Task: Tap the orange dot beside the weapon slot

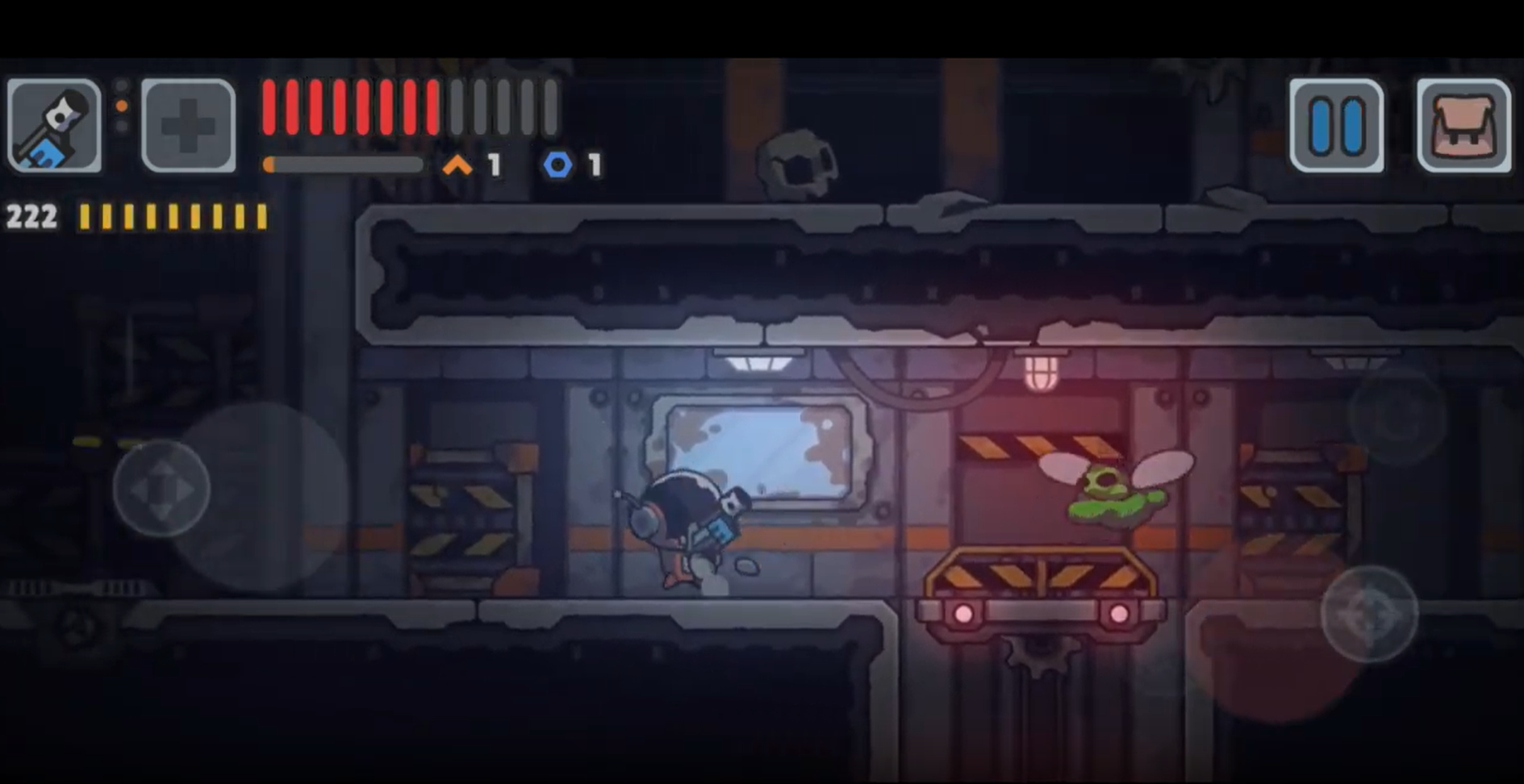Action: tap(121, 105)
